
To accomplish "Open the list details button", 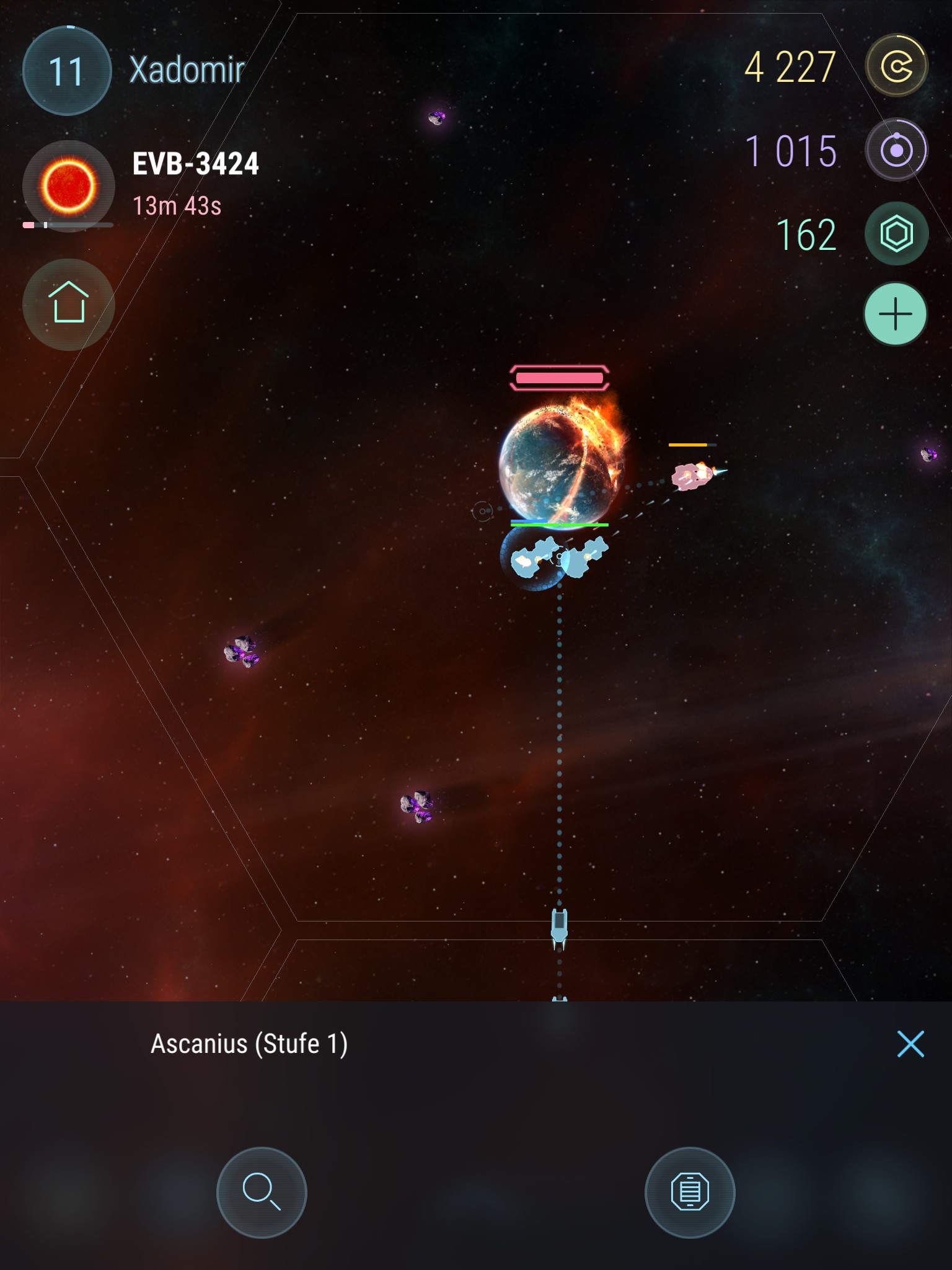I will click(690, 1191).
